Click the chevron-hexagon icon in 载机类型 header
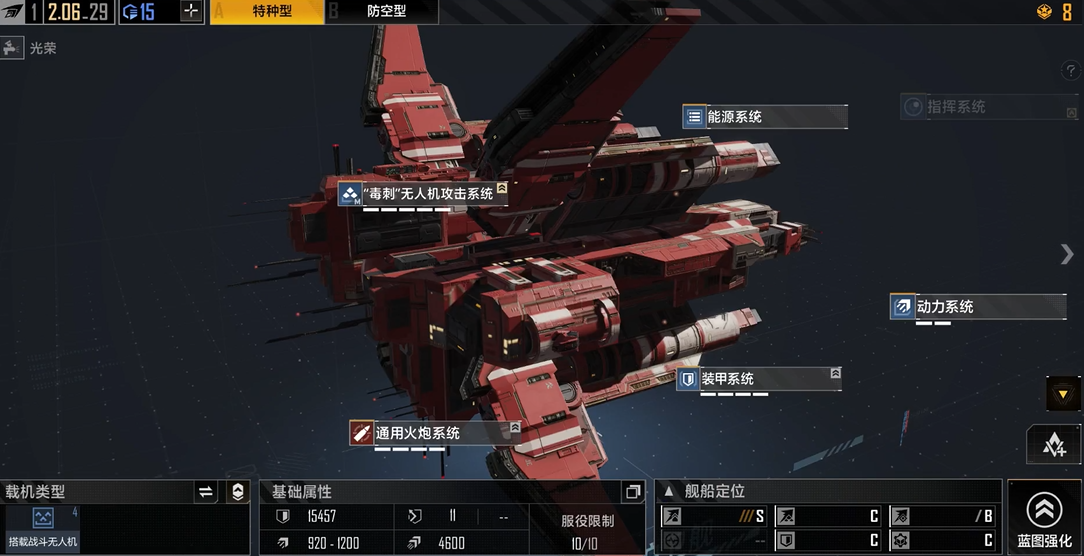The height and width of the screenshot is (556, 1084). (237, 491)
